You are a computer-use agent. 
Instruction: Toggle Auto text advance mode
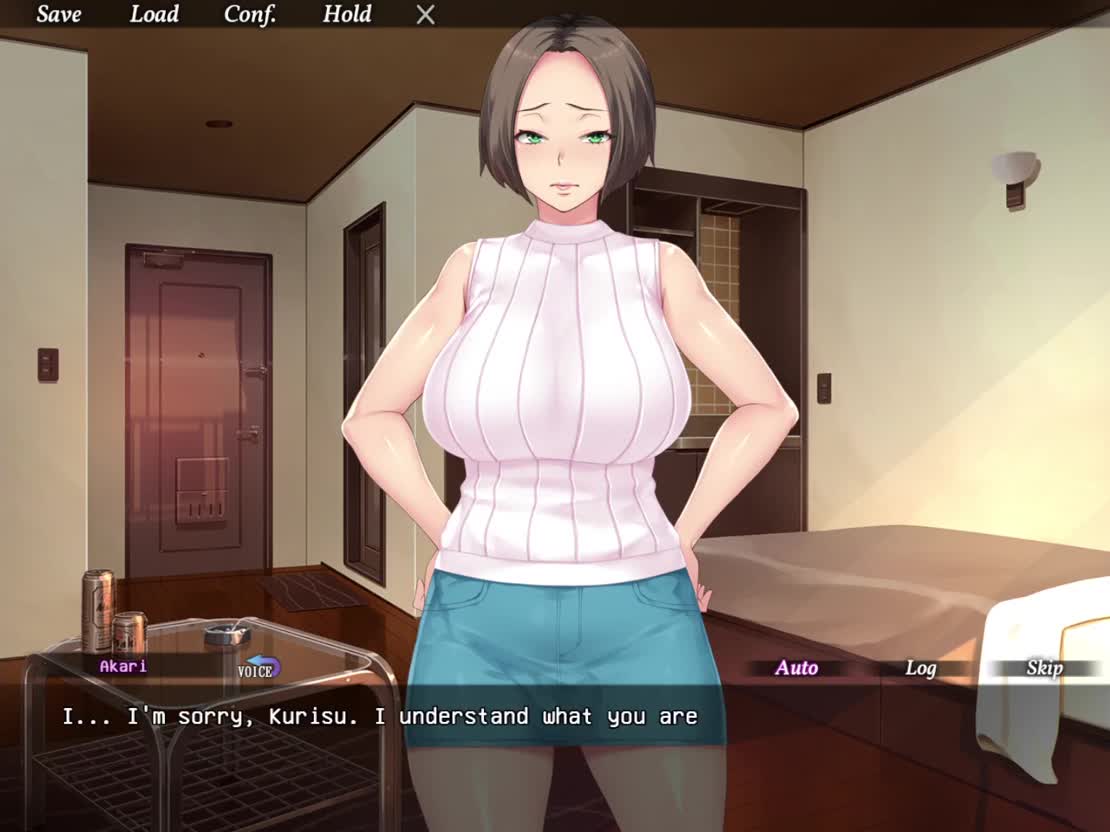[796, 668]
